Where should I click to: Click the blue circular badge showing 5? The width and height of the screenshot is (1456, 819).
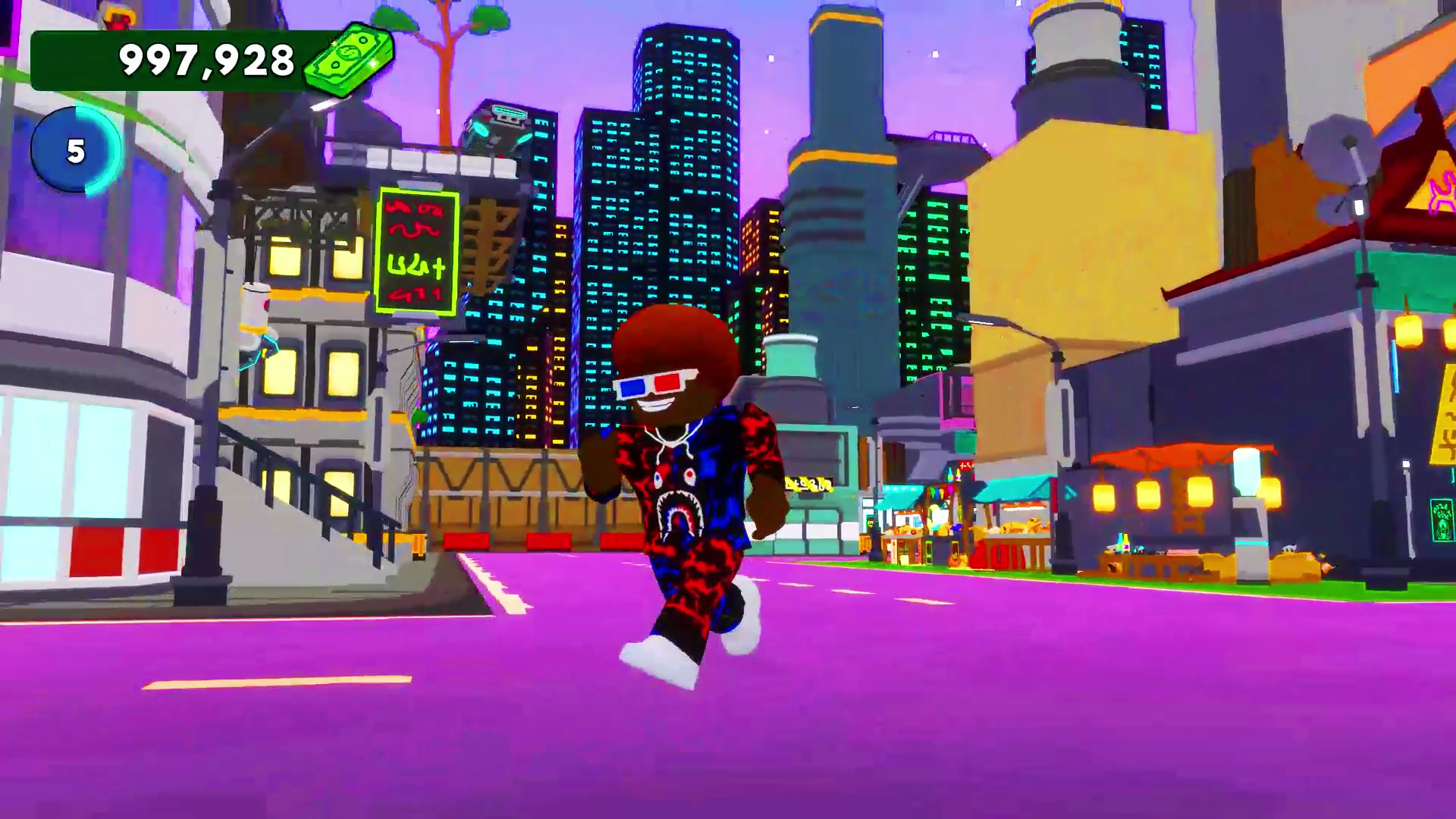pyautogui.click(x=76, y=150)
